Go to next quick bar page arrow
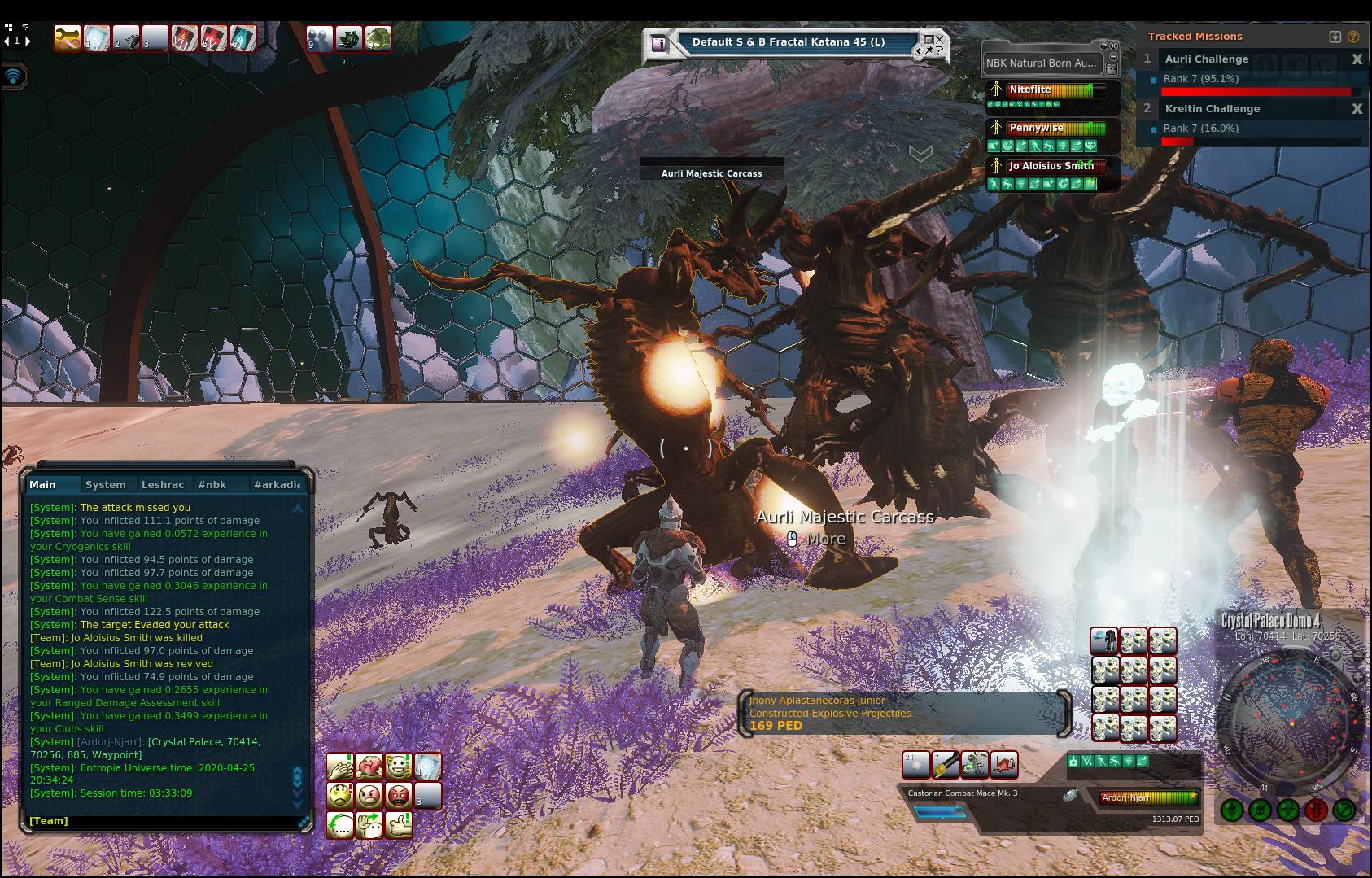This screenshot has height=878, width=1372. coord(28,41)
